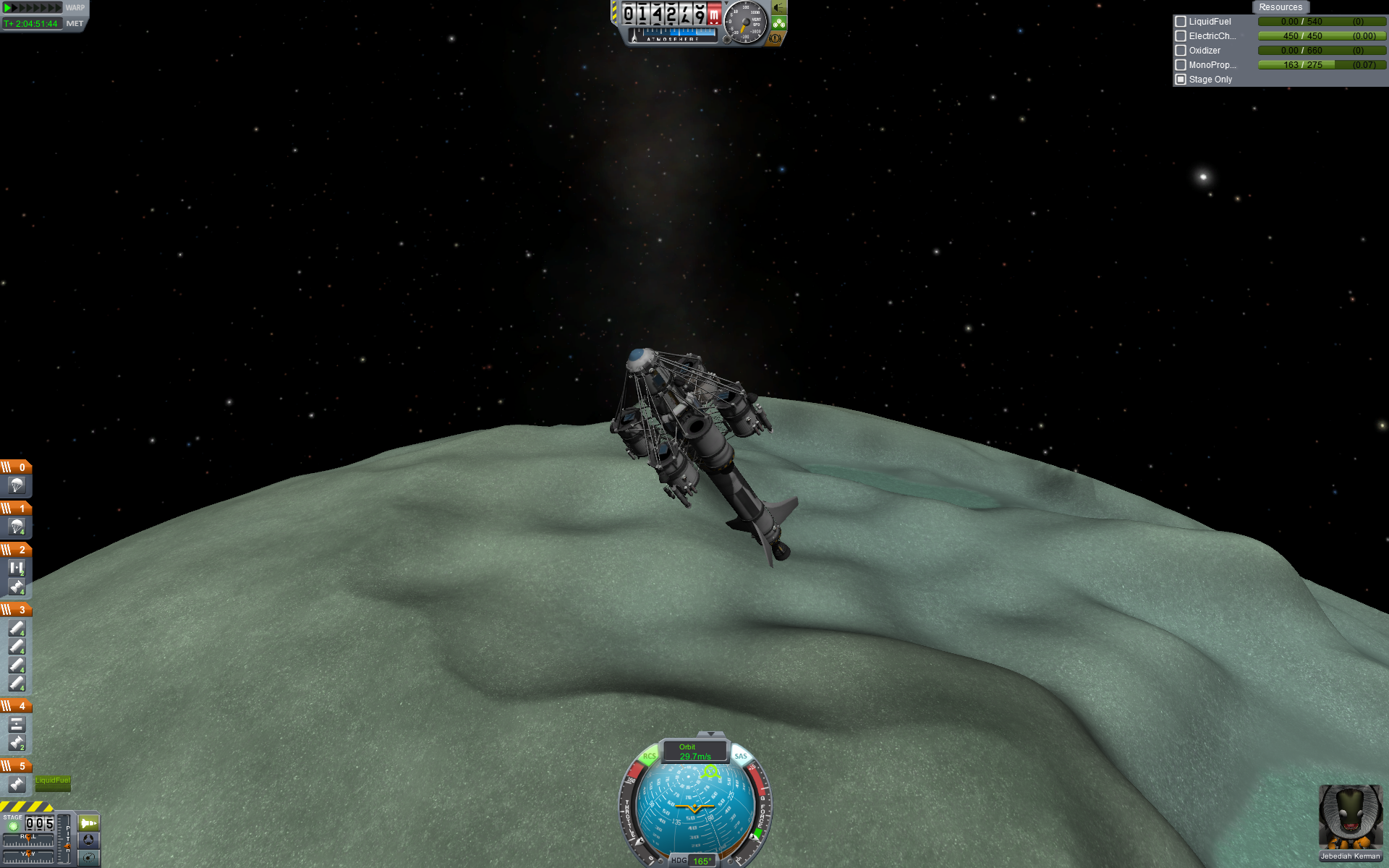
Task: Select the stage 5 engine icon
Action: (x=17, y=784)
